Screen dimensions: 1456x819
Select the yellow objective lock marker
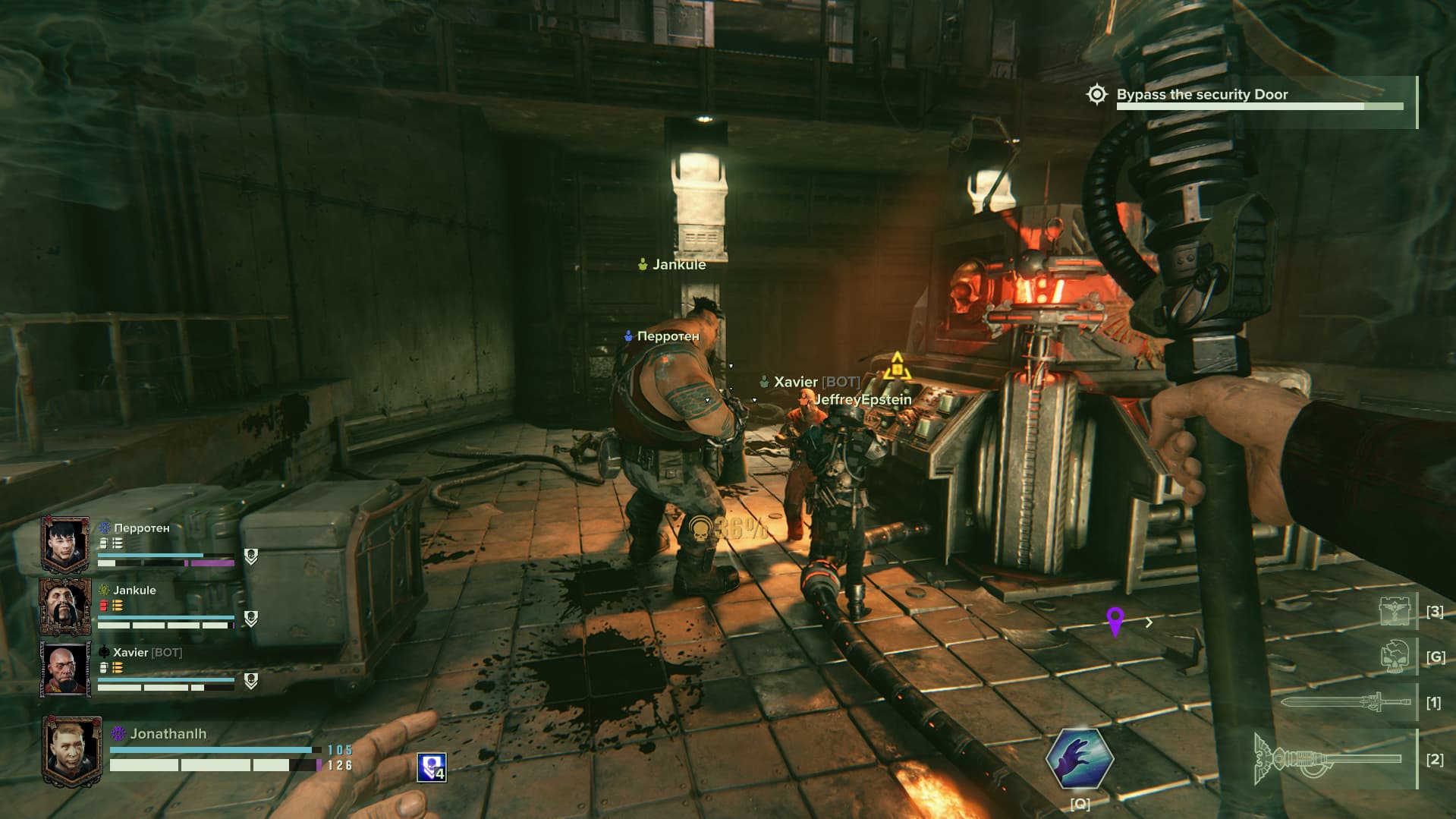897,367
